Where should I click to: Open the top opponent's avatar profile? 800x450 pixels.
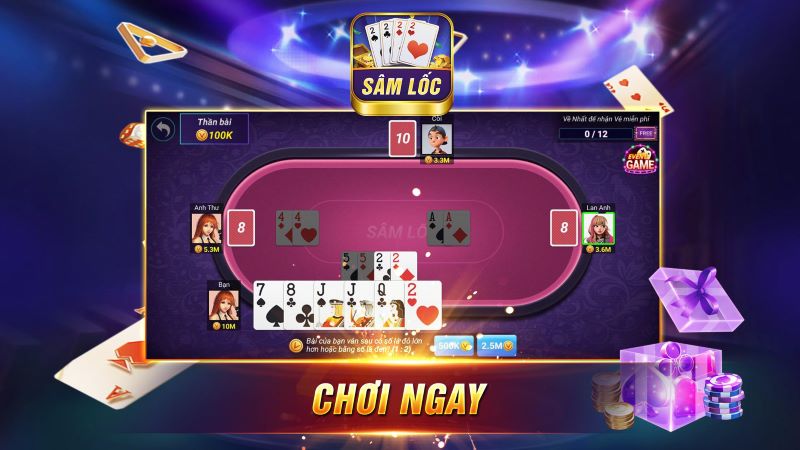(436, 138)
